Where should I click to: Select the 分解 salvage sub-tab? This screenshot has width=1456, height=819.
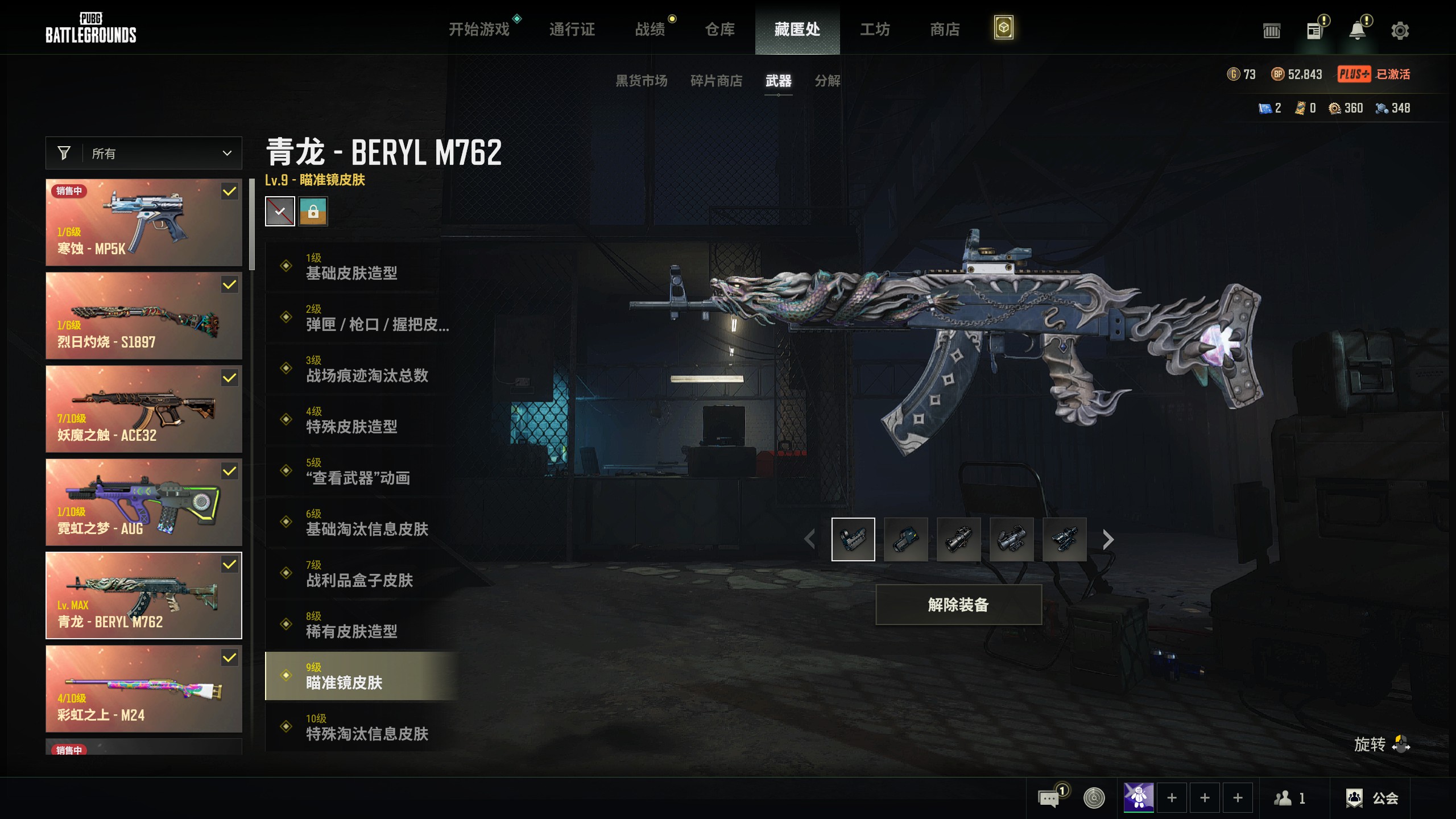tap(827, 81)
